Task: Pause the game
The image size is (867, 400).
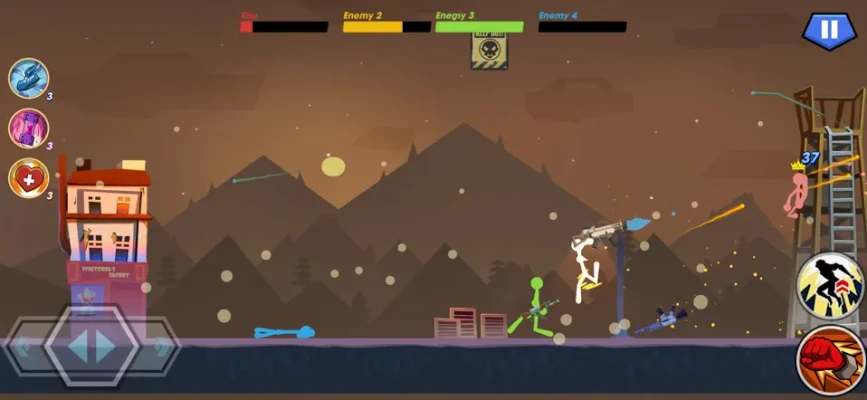Action: point(829,30)
